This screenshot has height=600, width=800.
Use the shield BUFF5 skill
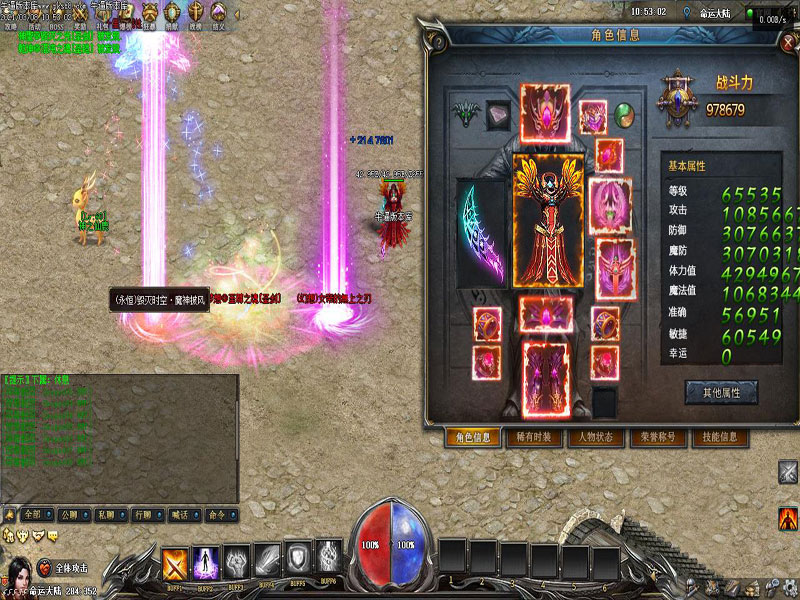click(x=300, y=558)
